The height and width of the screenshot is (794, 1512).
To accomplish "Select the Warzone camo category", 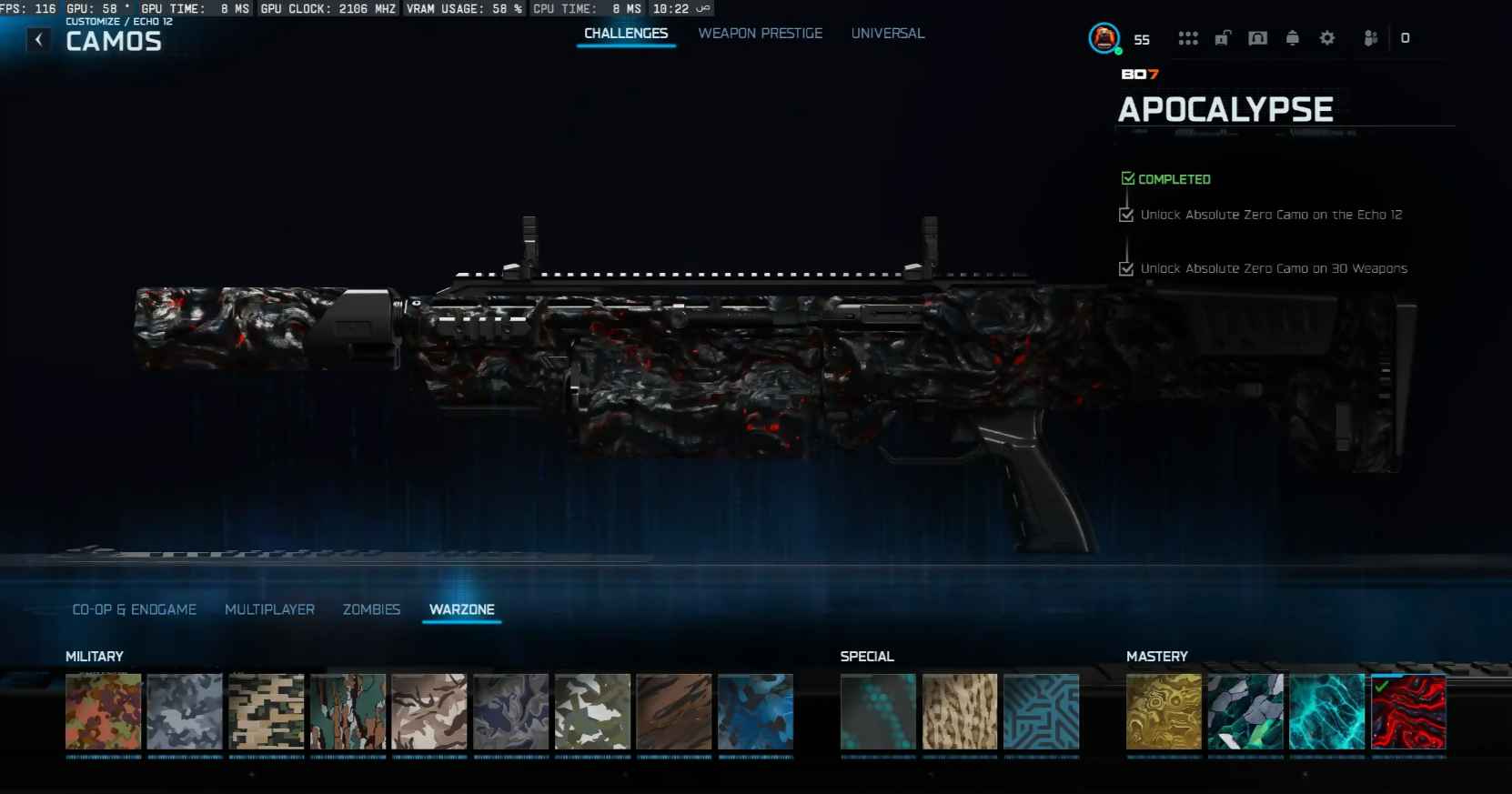I will tap(462, 609).
